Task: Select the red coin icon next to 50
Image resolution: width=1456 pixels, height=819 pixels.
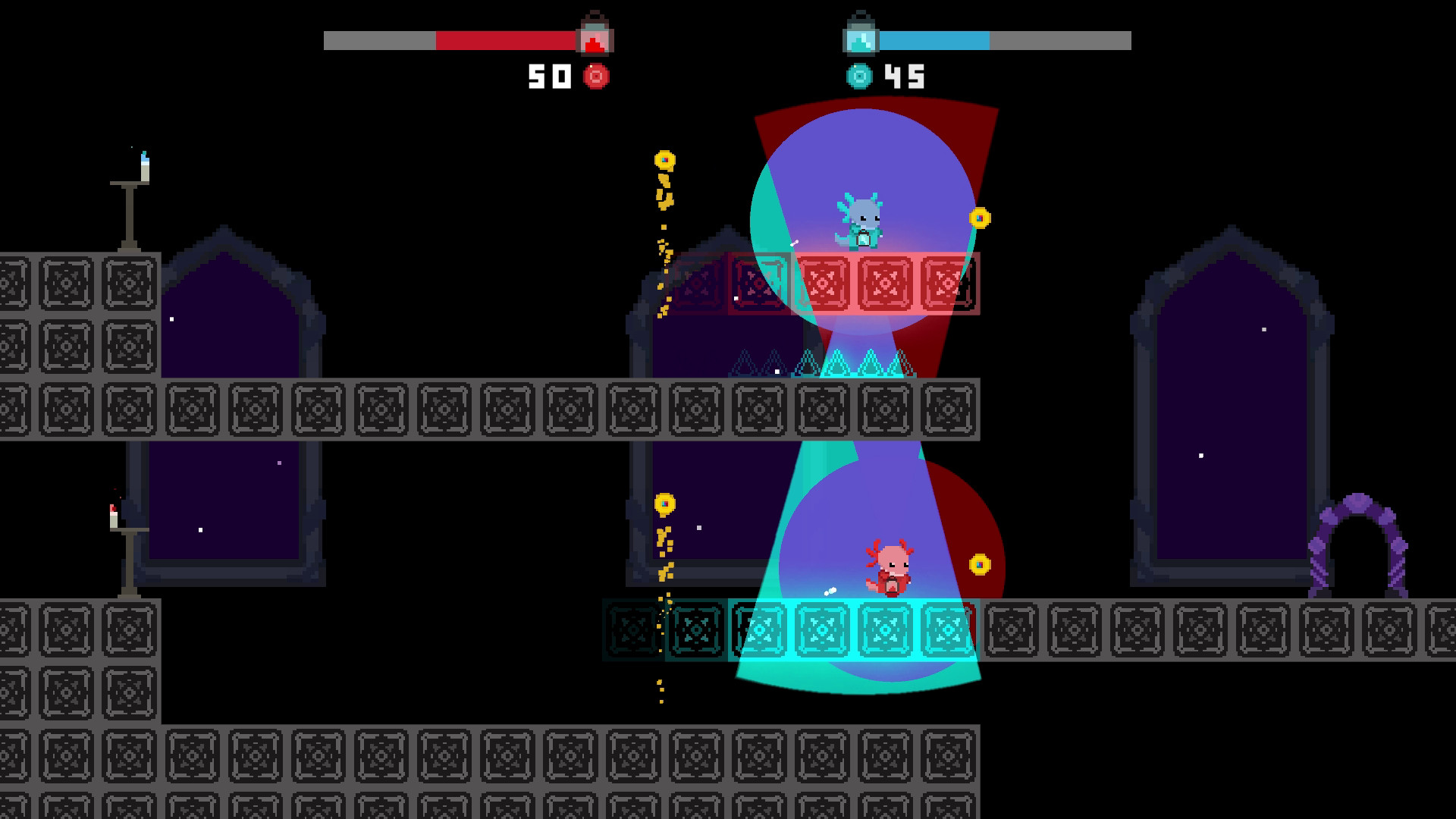Action: coord(596,75)
